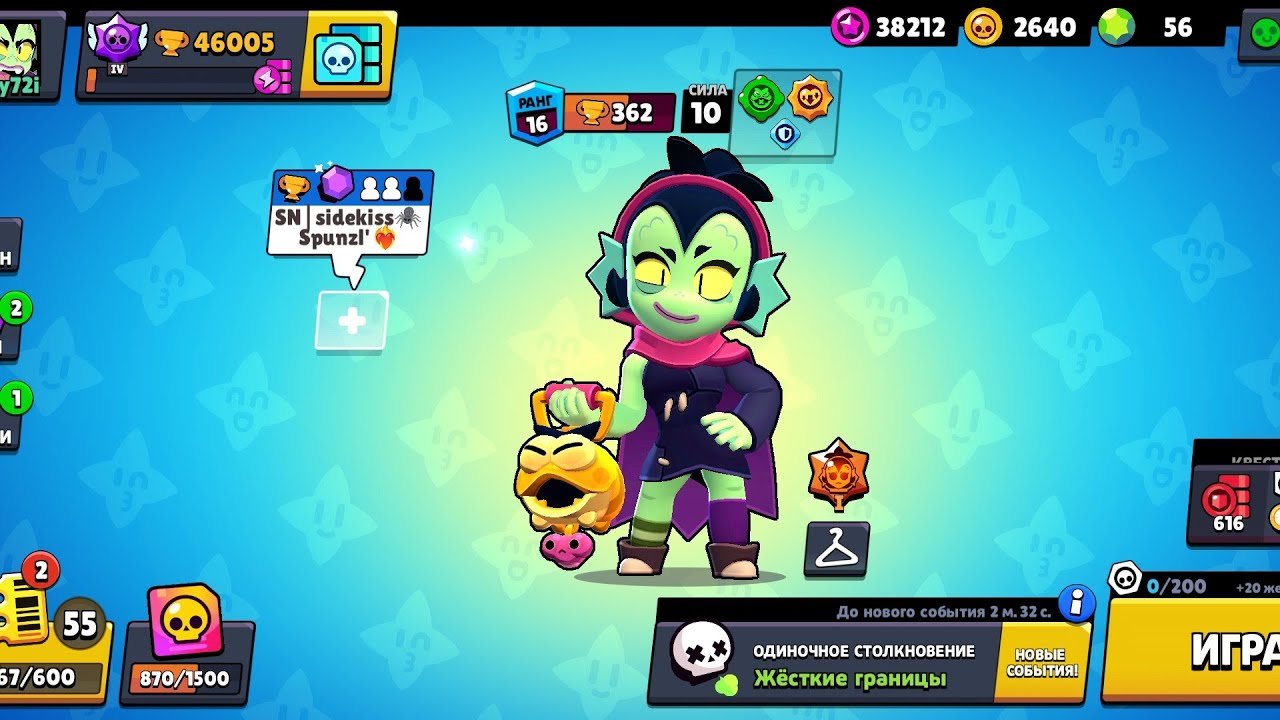View the brawler's rank 16 trophy panel
1280x720 pixels.
click(x=588, y=113)
